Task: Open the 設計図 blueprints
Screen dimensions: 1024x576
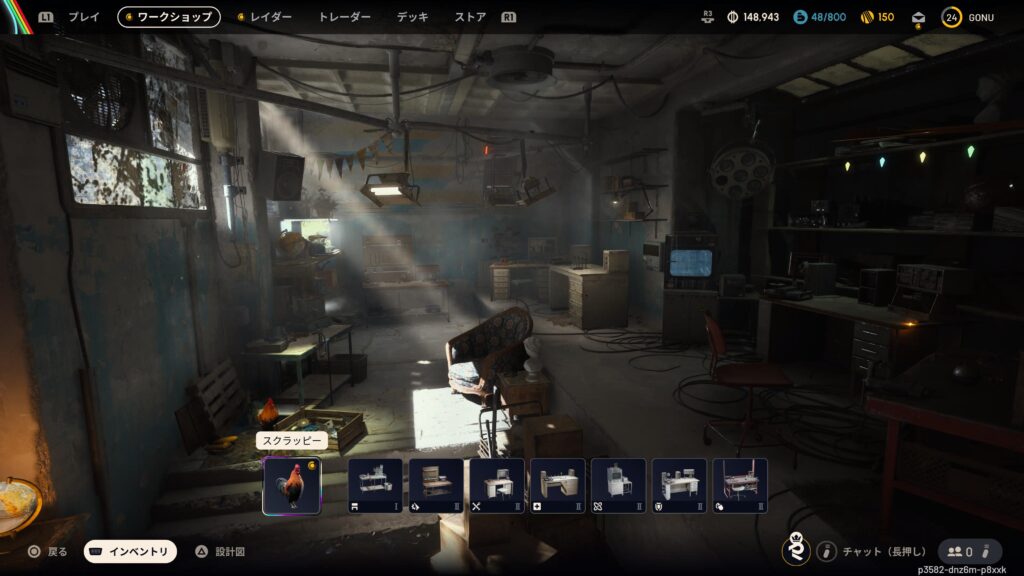Action: click(220, 551)
